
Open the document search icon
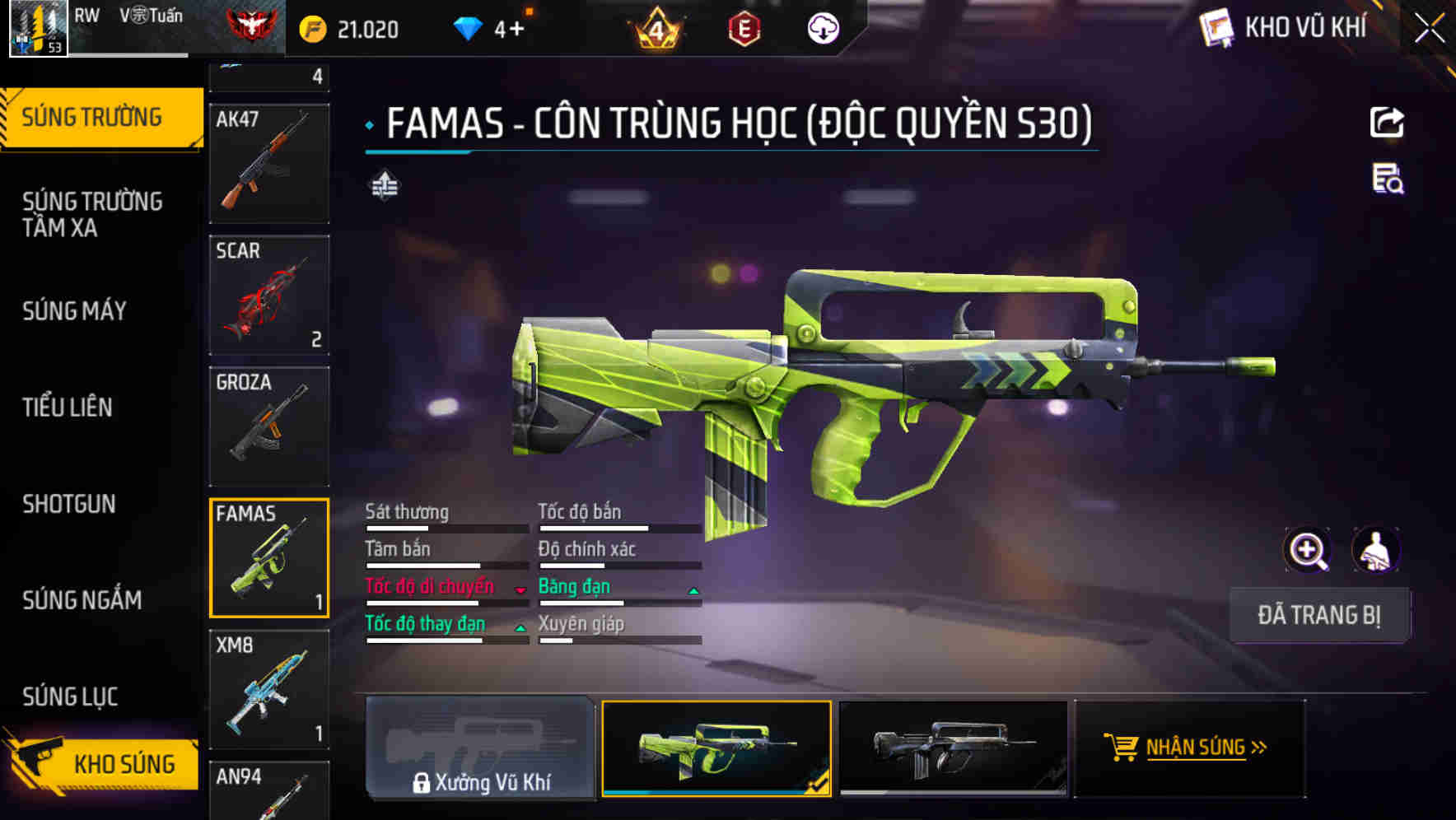1388,179
